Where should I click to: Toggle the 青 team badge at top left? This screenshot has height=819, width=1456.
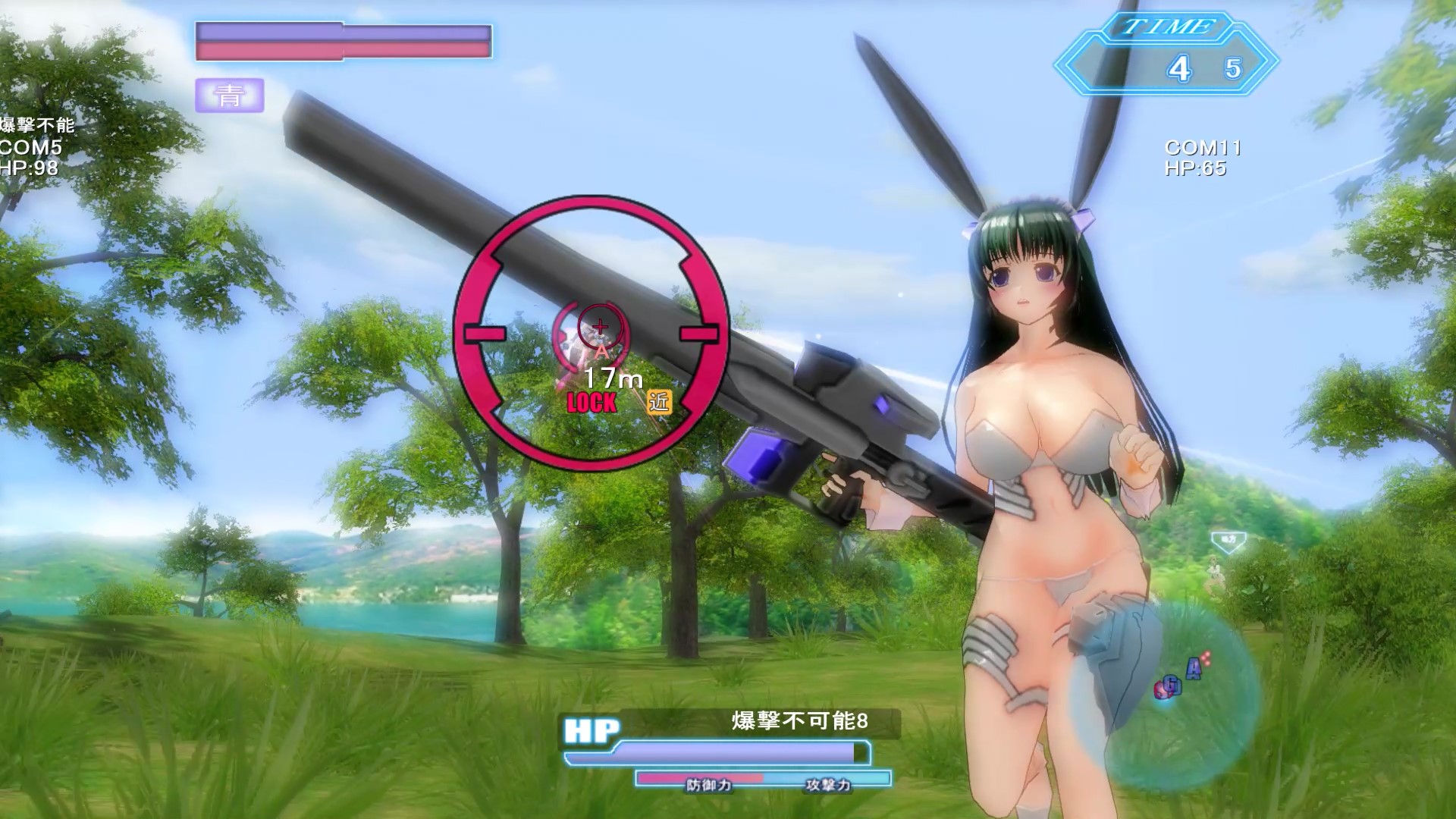[x=230, y=96]
